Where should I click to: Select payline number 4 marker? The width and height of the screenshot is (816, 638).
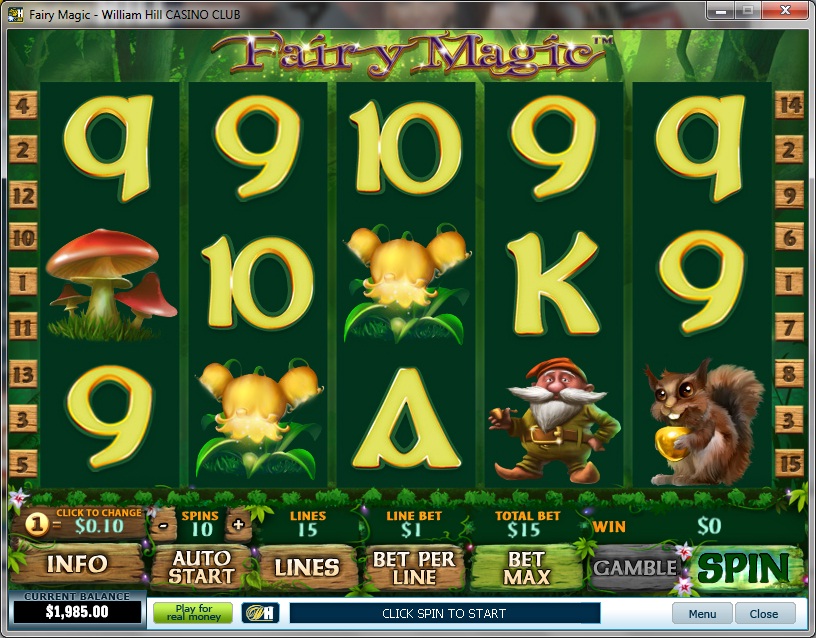(x=22, y=104)
